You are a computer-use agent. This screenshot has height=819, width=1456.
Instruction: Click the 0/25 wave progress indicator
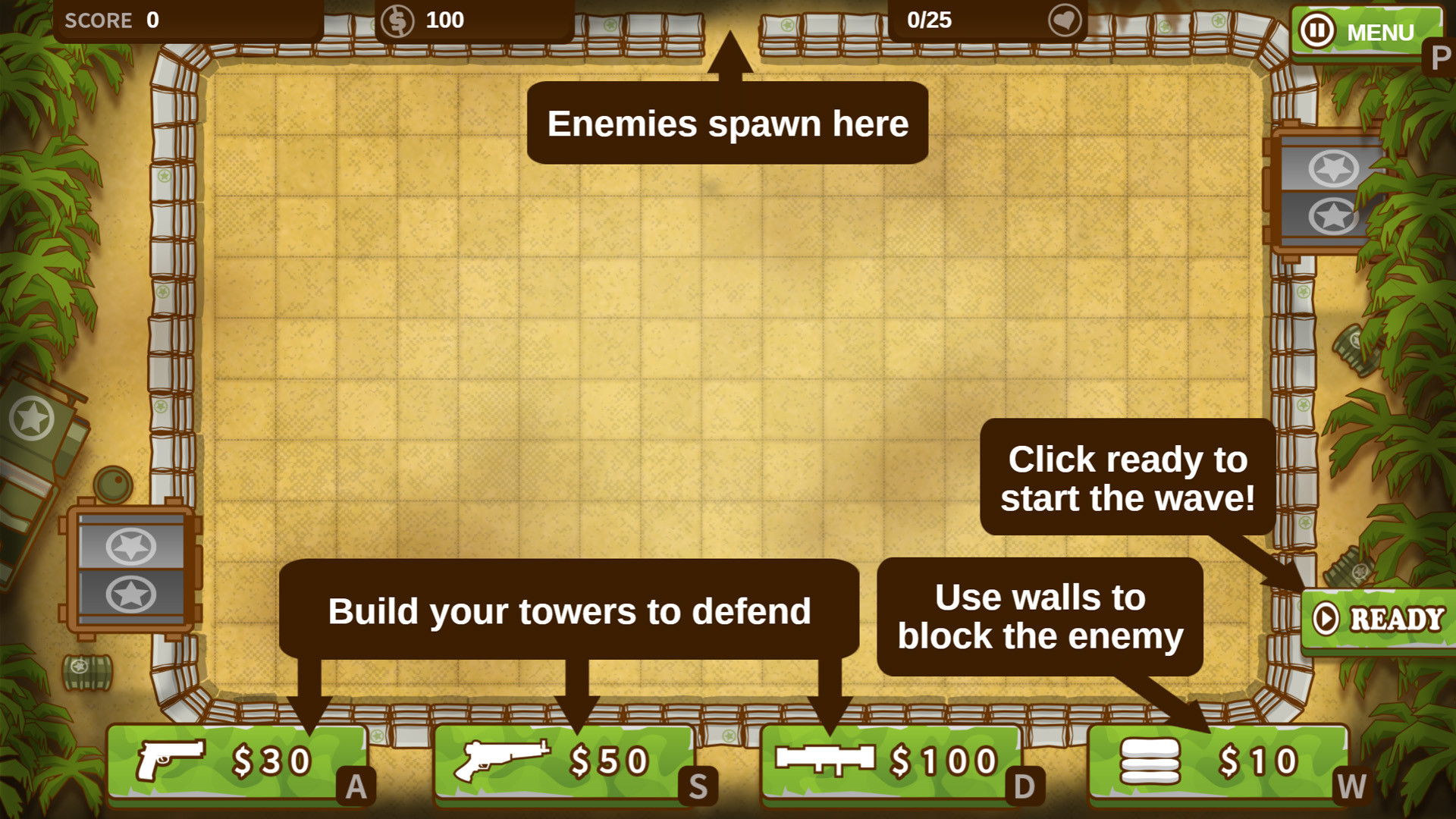click(928, 20)
